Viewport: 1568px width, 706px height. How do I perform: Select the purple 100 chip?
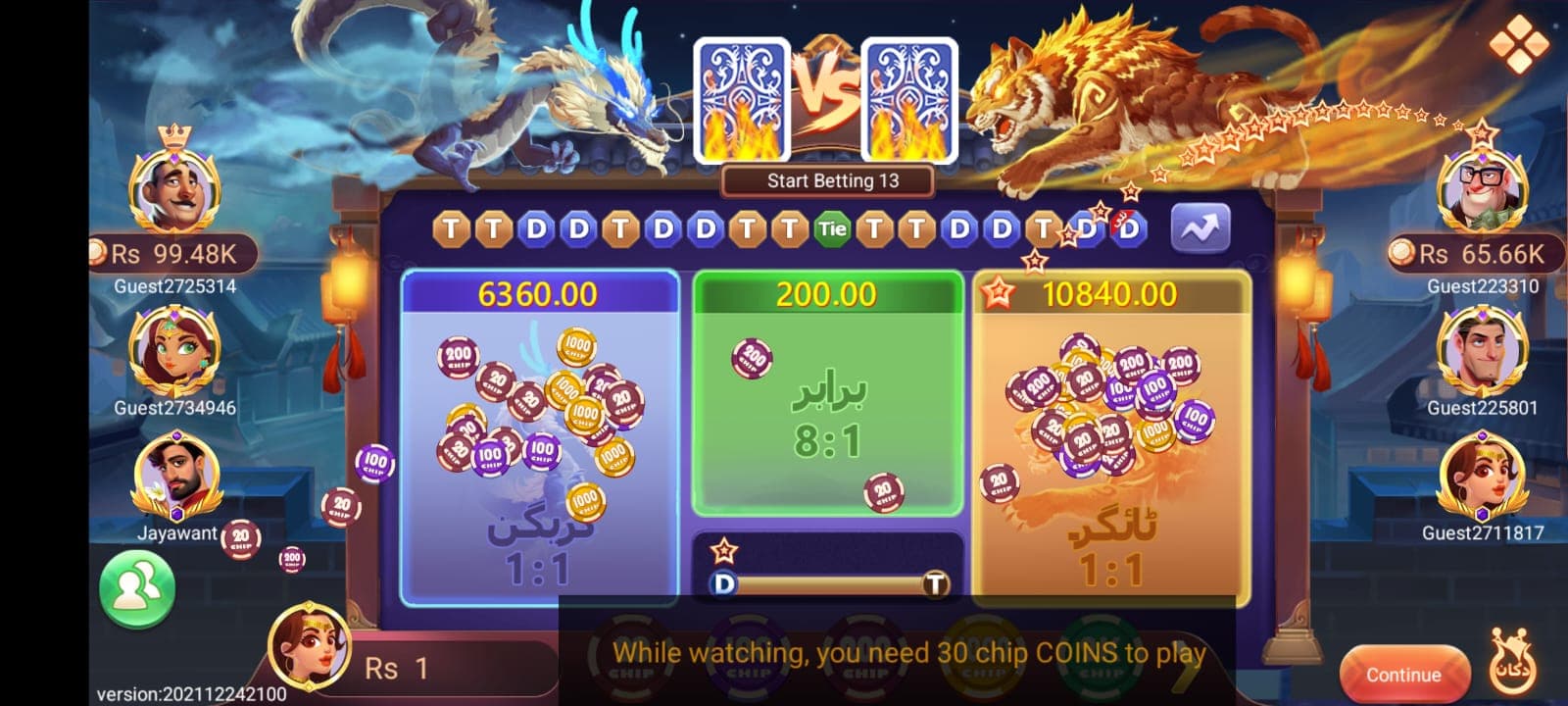point(747,652)
